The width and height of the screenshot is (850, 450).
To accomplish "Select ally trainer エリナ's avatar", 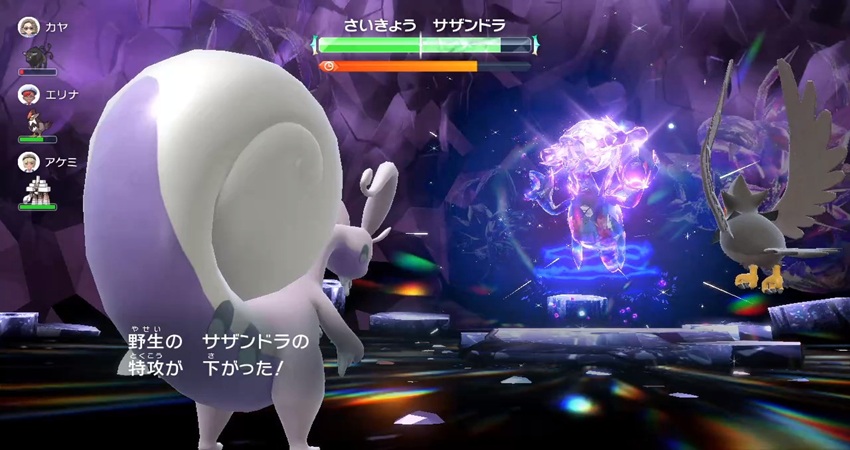I will [27, 94].
